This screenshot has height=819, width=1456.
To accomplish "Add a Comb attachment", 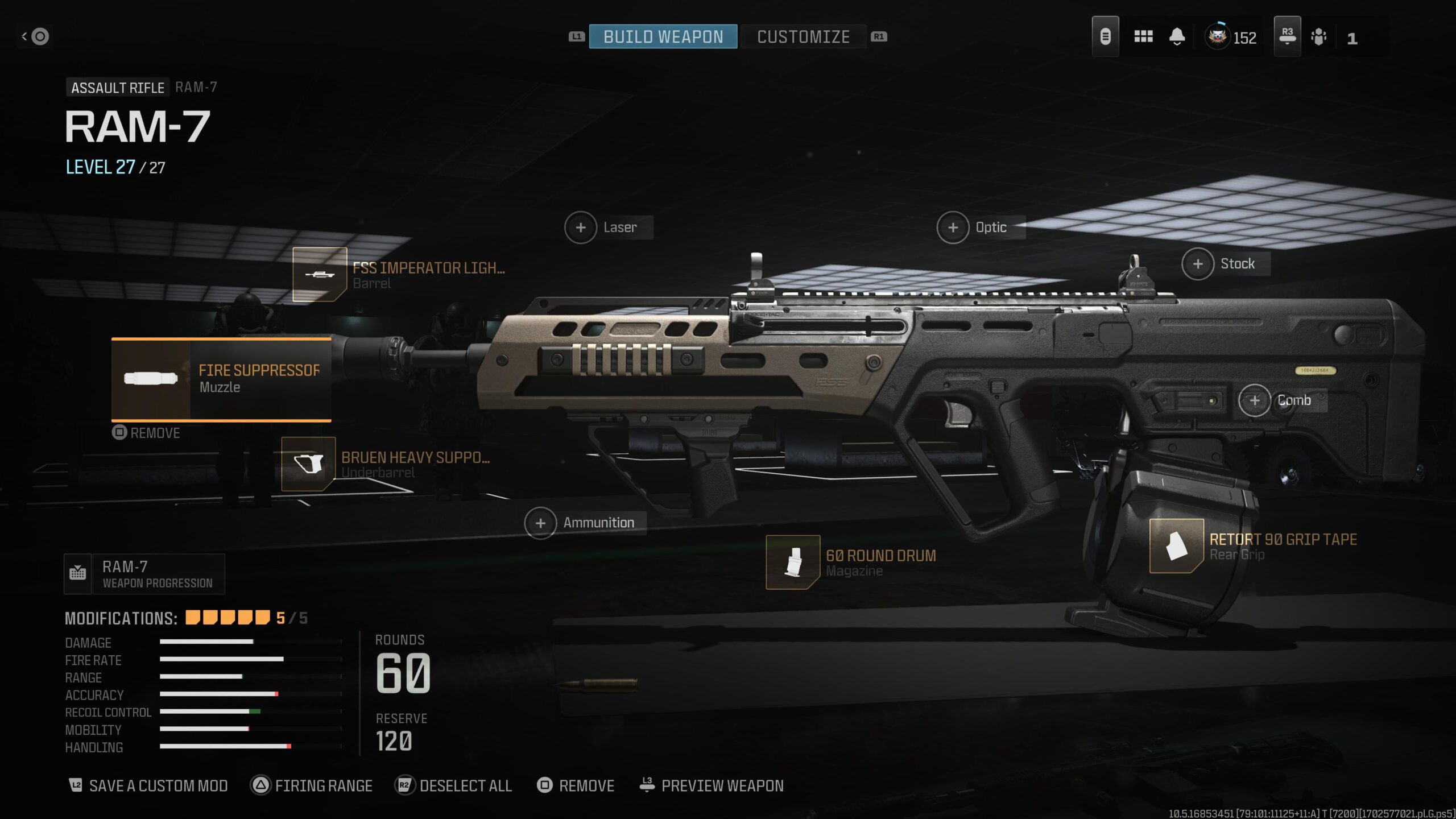I will point(1255,400).
